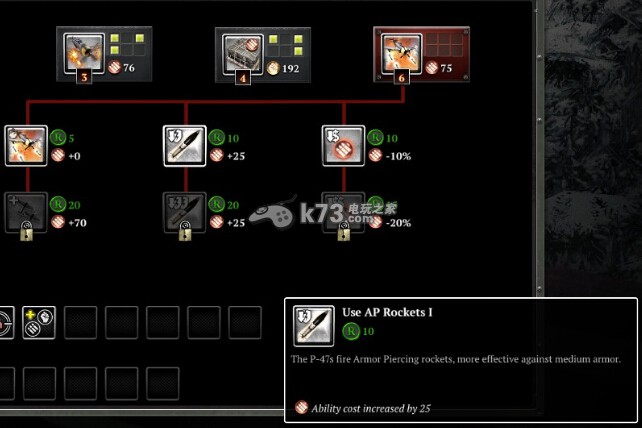This screenshot has height=428, width=642.
Task: Select the locked rocket upgrade below AP Rockets I
Action: 183,212
